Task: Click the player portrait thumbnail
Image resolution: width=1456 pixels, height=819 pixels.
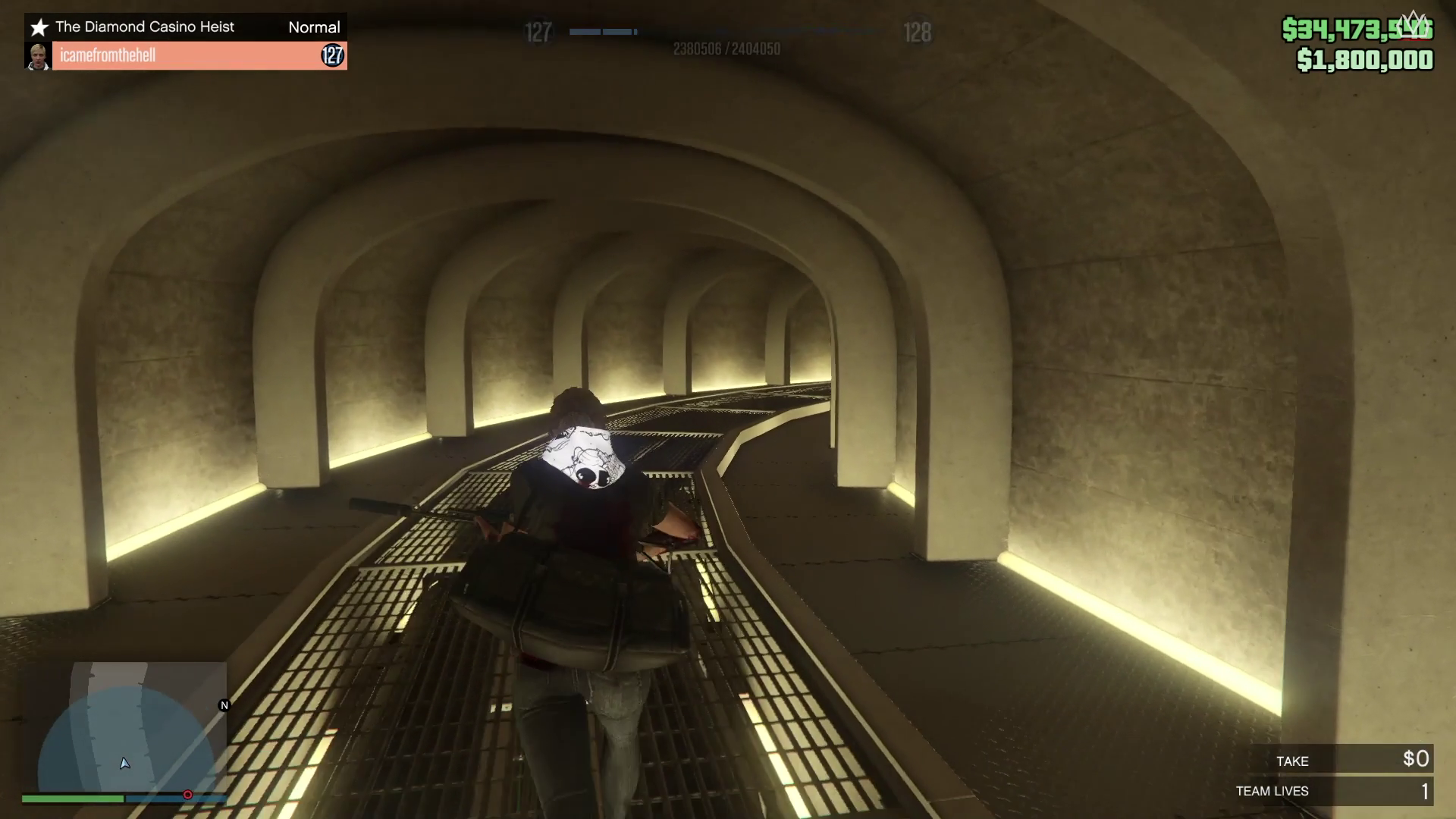Action: click(x=38, y=55)
